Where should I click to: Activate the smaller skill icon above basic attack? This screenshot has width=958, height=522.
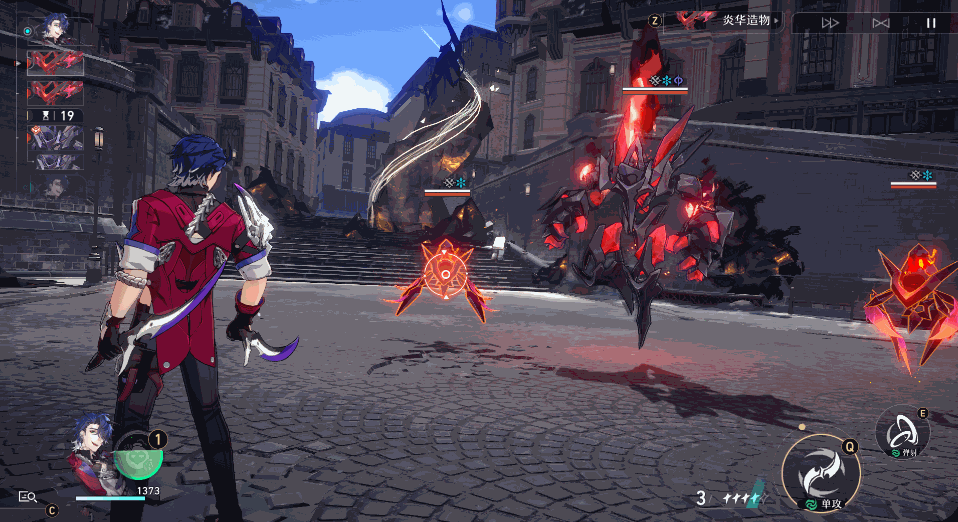pos(903,432)
